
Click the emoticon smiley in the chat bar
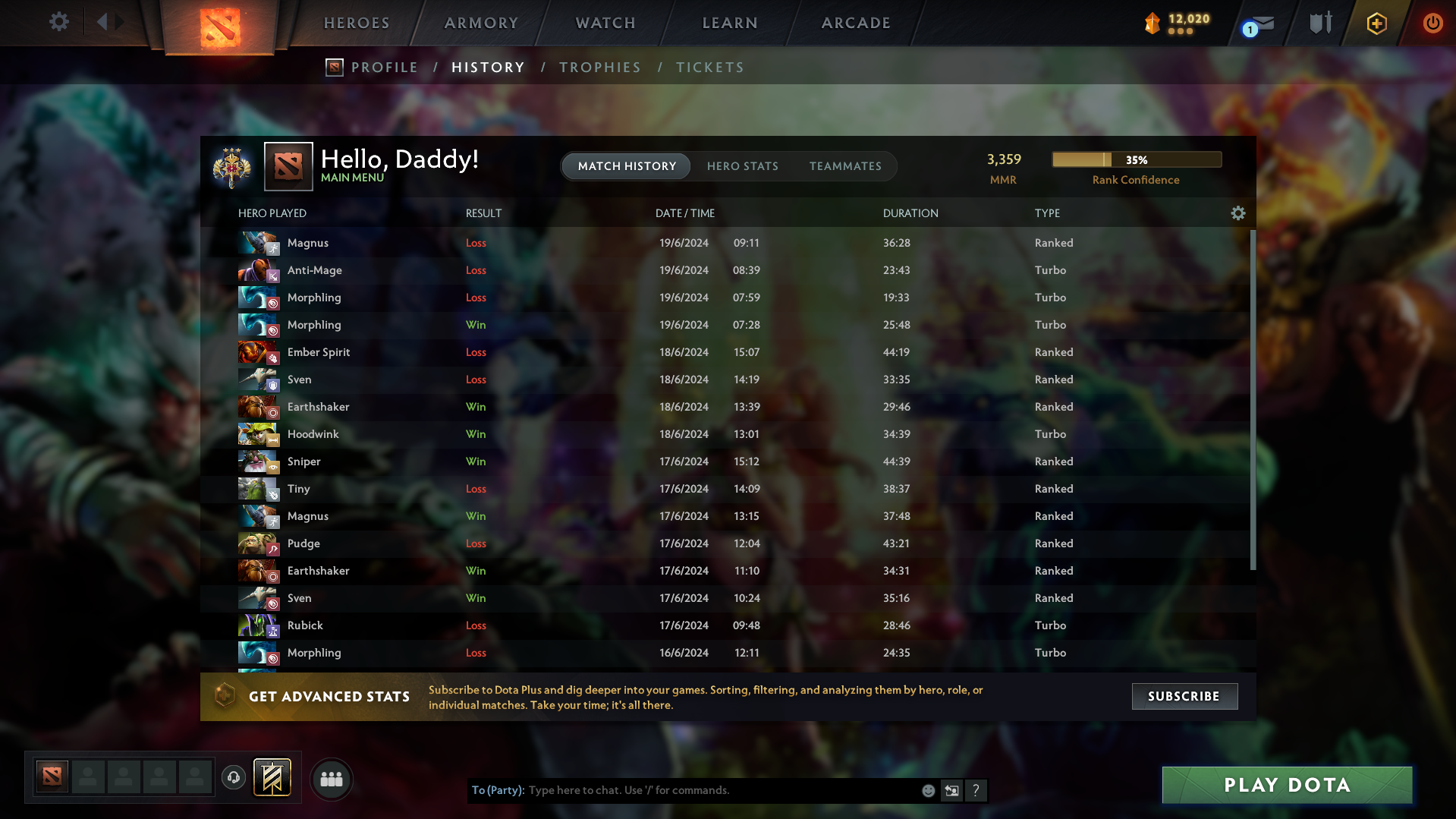[x=928, y=790]
